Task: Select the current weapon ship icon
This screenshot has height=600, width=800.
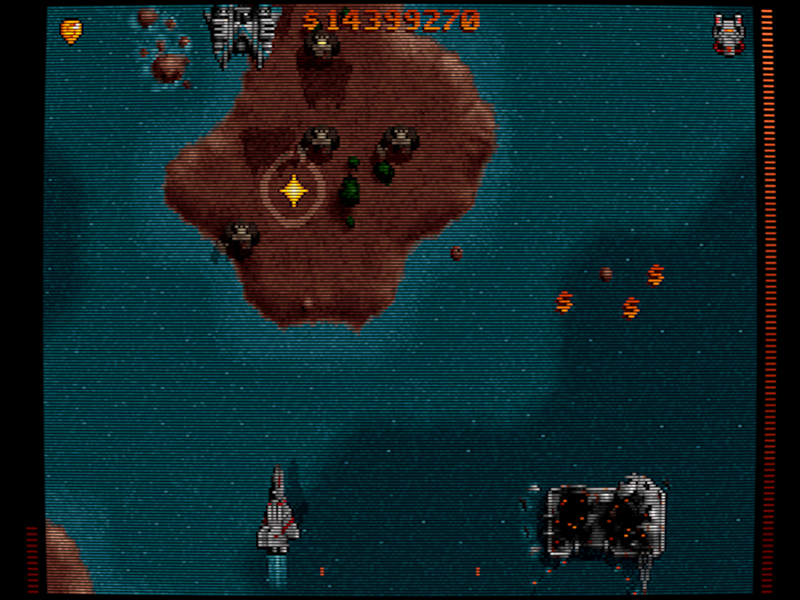Action: 728,34
